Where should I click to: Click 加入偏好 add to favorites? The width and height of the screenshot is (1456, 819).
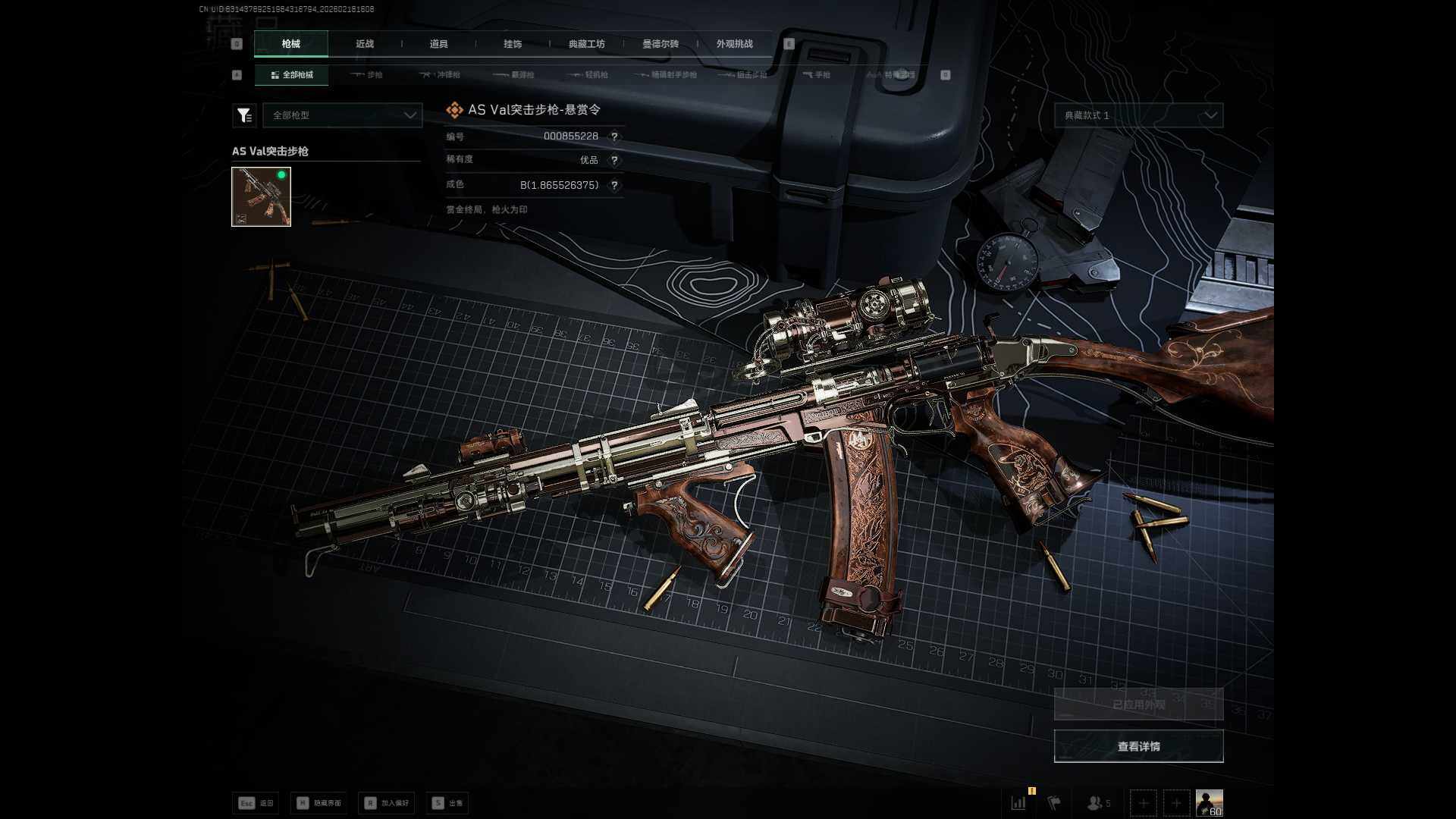click(x=387, y=803)
